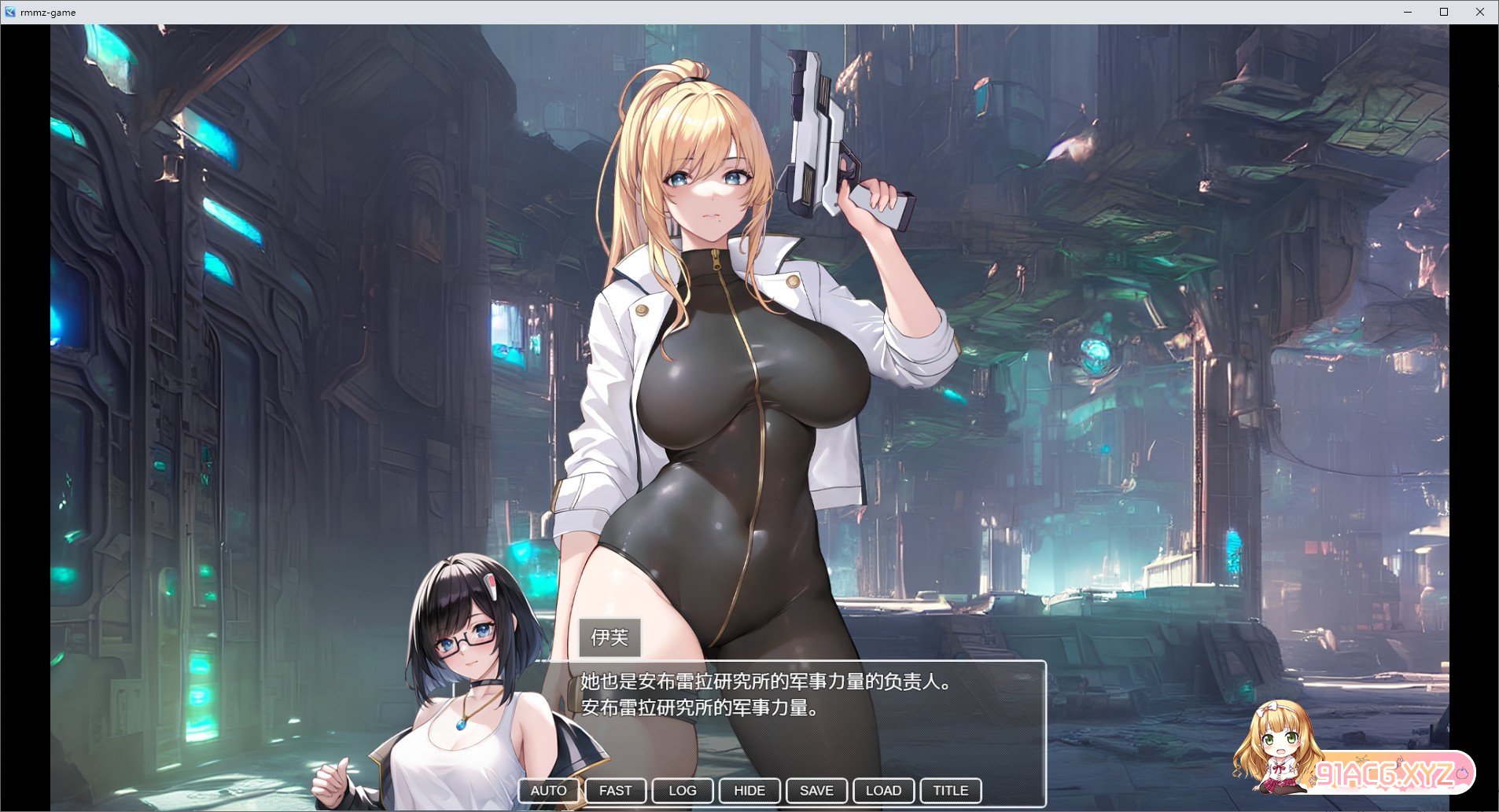Viewport: 1499px width, 812px height.
Task: Close the rmmz-game window
Action: [1479, 12]
